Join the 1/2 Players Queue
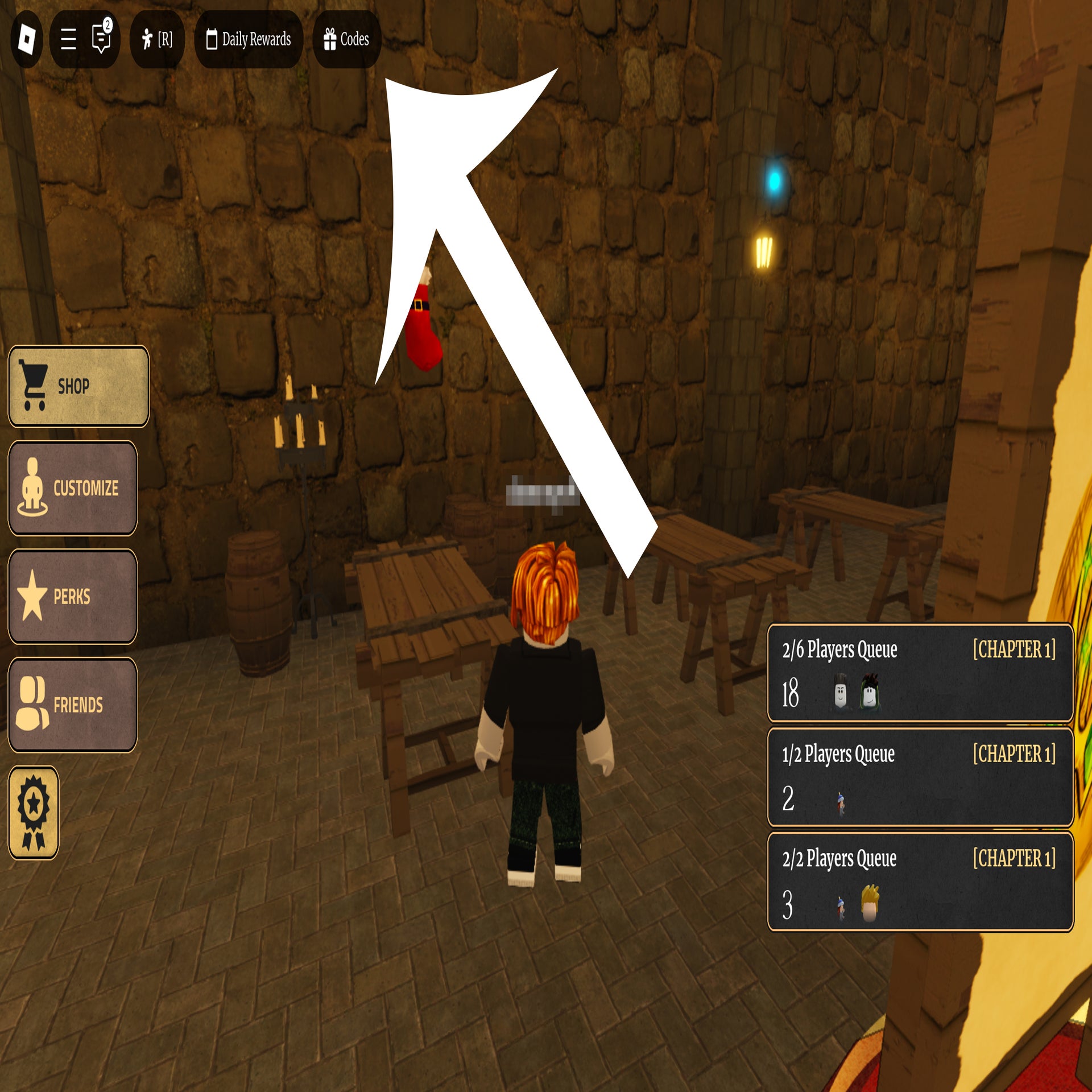1092x1092 pixels. [920, 777]
